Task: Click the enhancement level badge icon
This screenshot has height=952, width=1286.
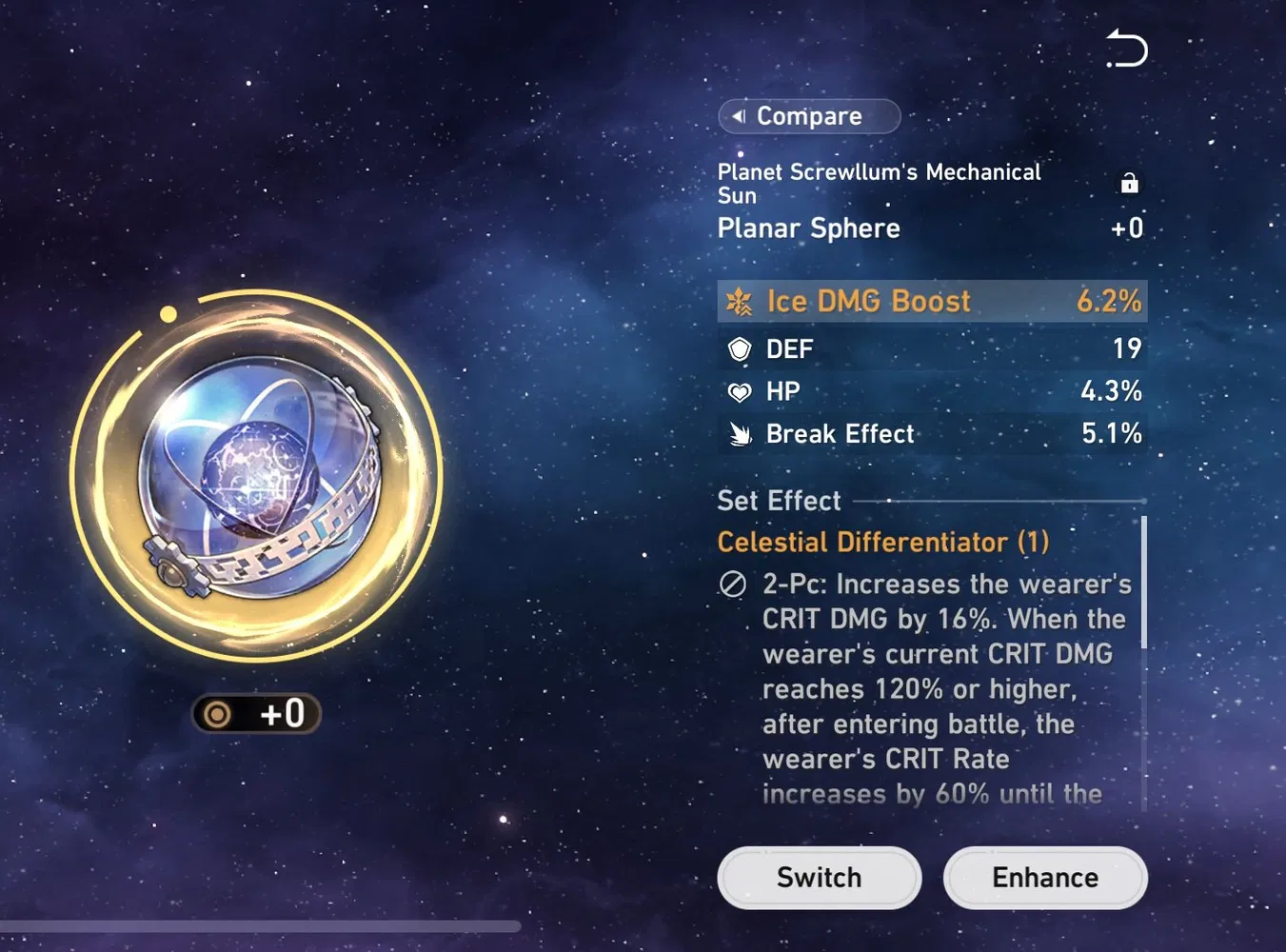Action: [219, 714]
